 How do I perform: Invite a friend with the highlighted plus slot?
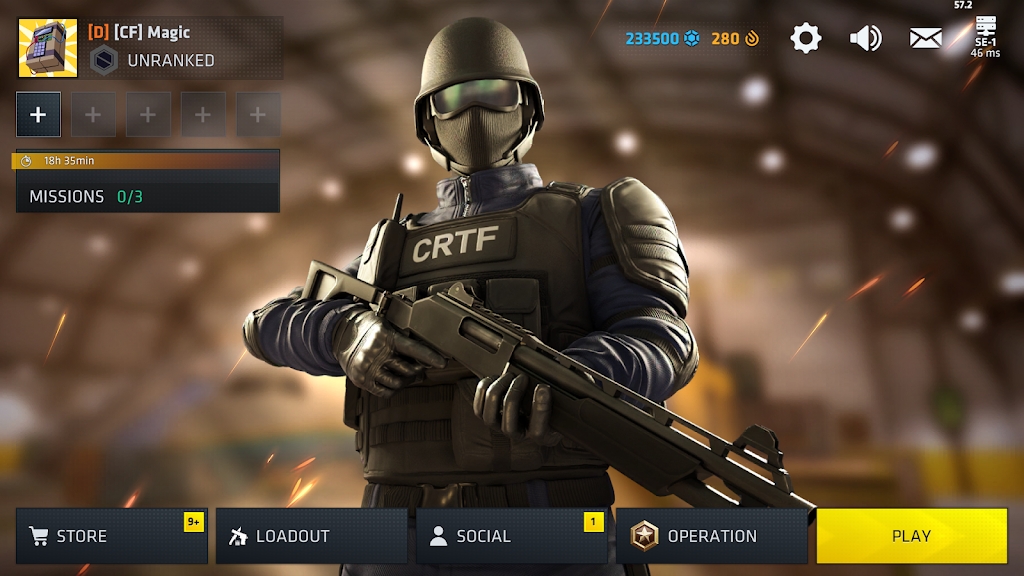(38, 115)
